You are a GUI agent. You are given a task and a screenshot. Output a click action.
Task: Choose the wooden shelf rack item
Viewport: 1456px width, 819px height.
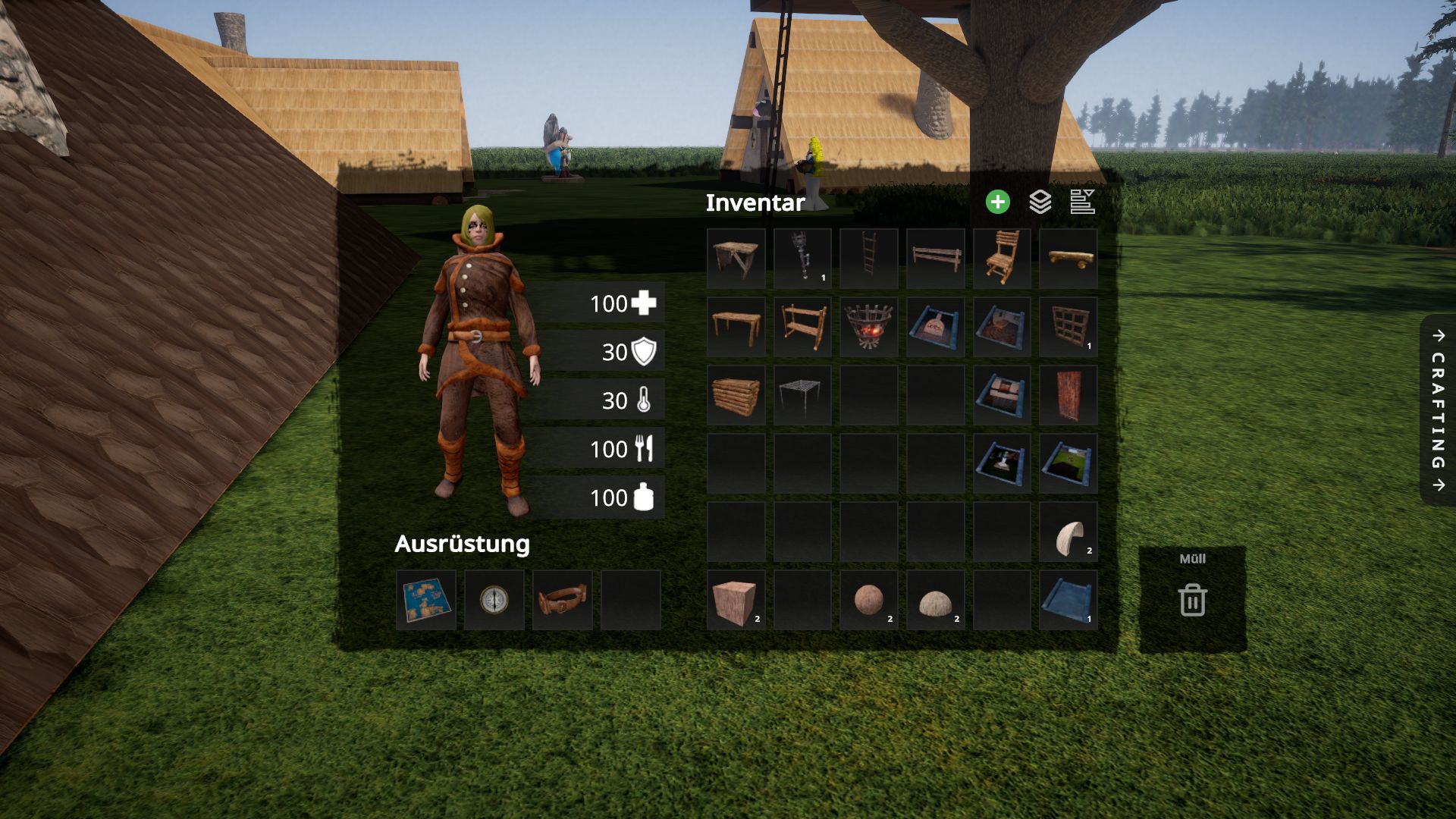click(802, 327)
